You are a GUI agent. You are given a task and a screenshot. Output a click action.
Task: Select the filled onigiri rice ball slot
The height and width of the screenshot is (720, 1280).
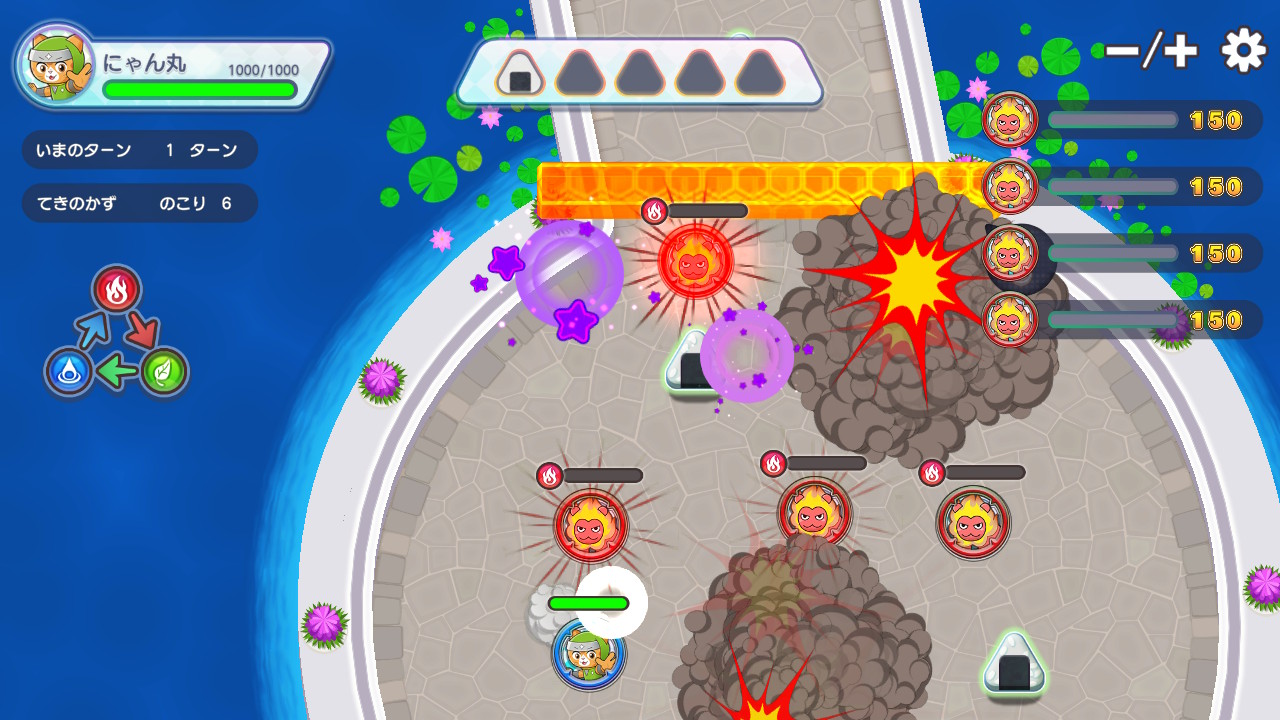520,74
